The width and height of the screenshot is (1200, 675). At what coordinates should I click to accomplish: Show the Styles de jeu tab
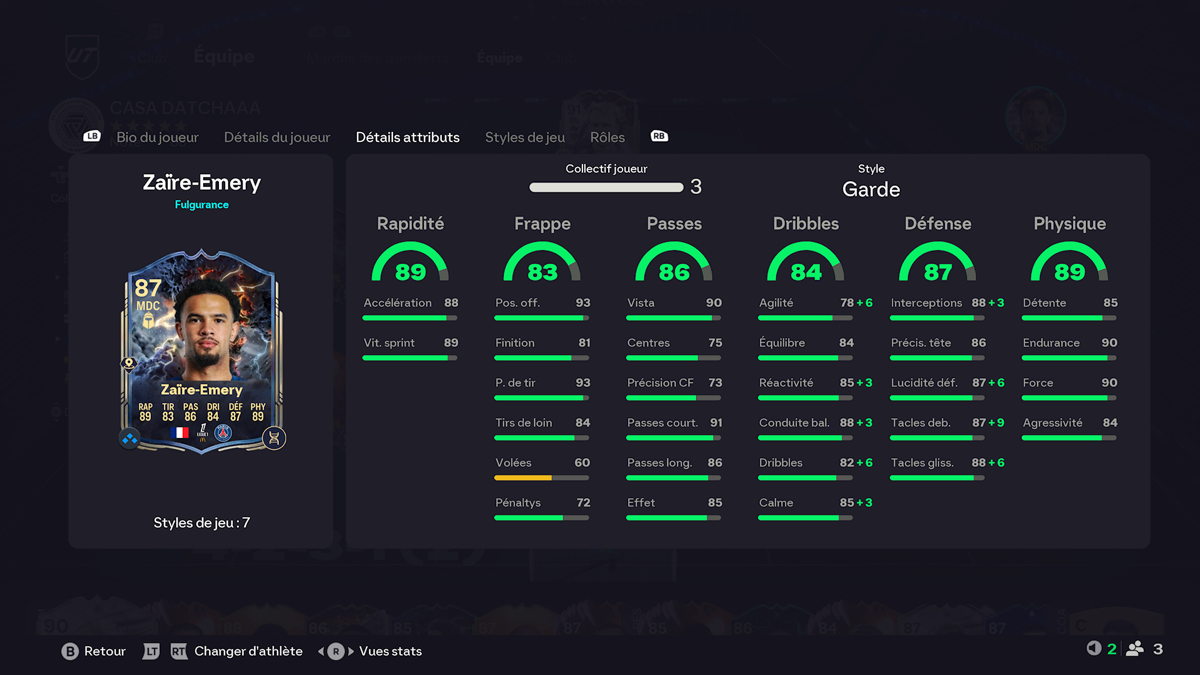click(525, 137)
